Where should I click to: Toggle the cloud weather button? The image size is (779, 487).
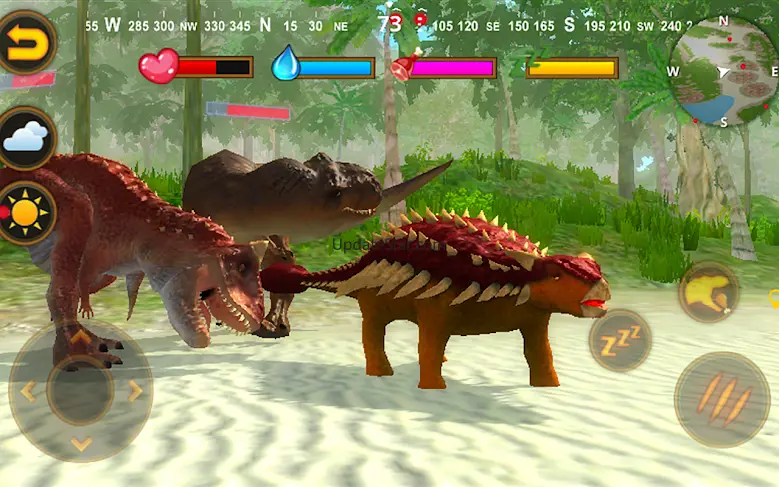[26, 138]
